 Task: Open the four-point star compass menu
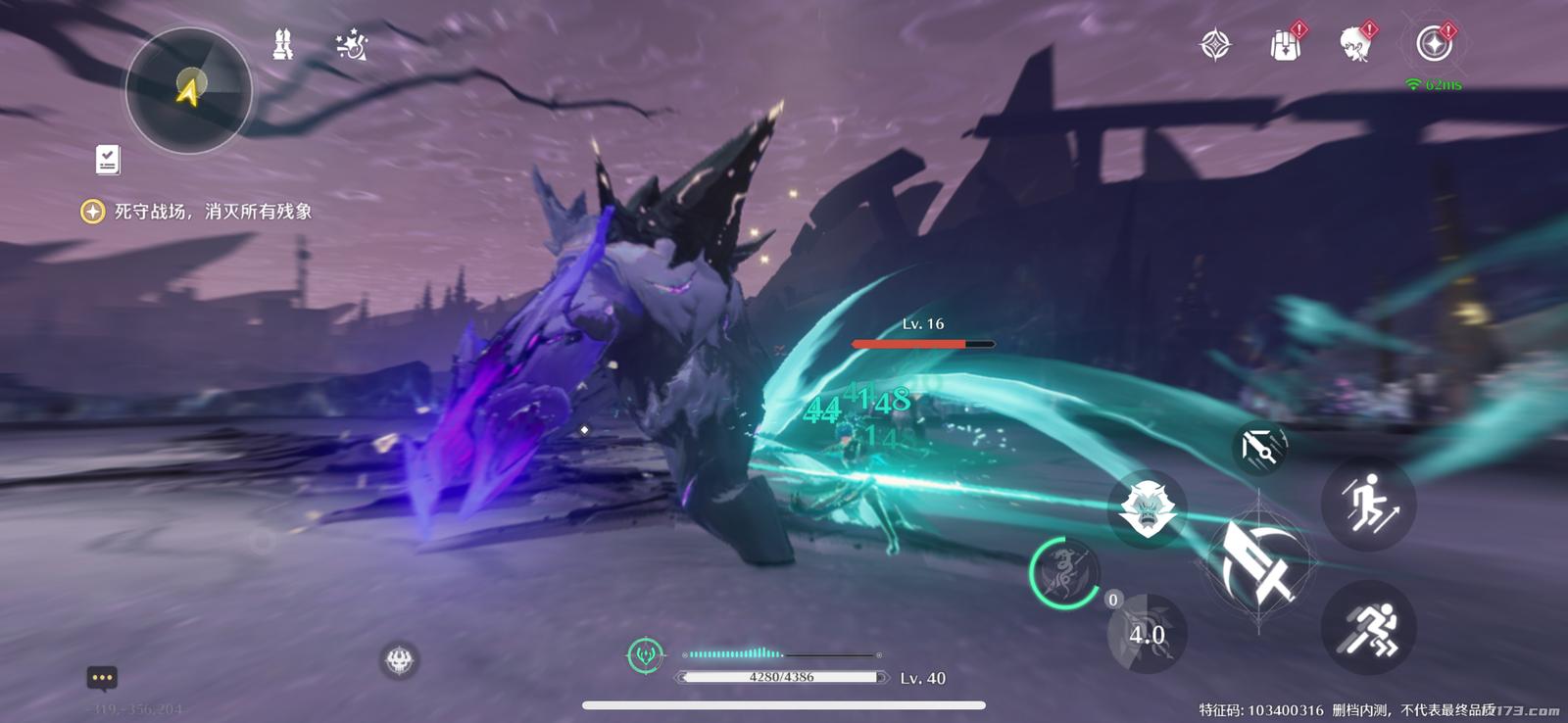point(1215,45)
